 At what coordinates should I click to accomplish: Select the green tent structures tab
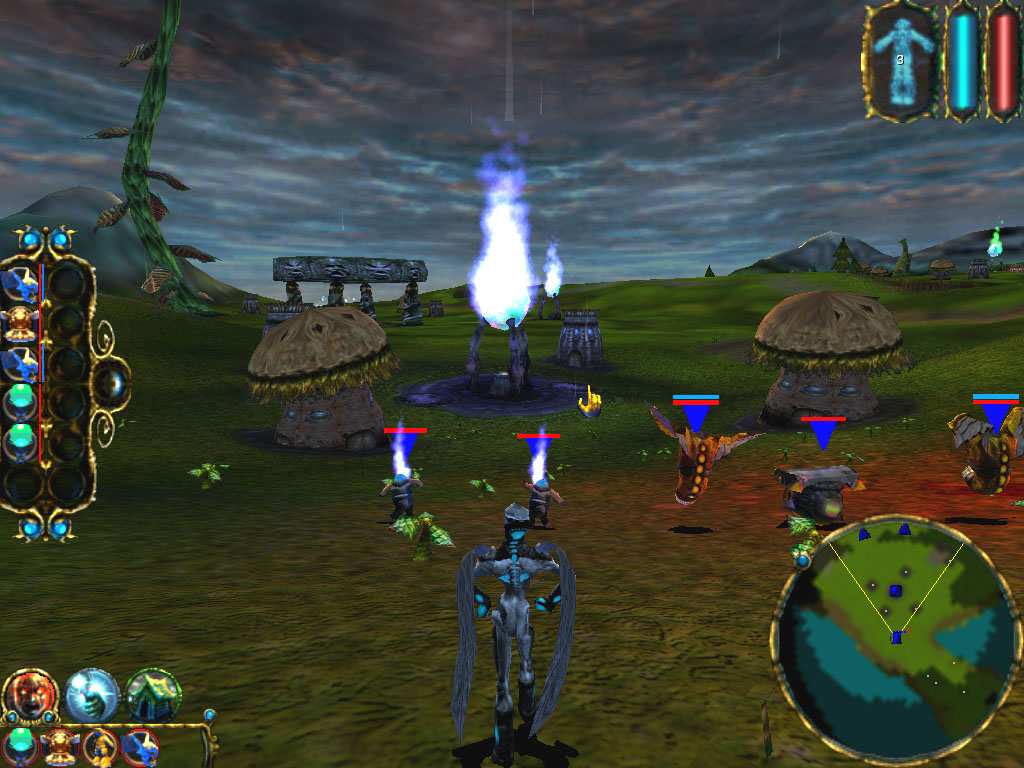pos(153,694)
